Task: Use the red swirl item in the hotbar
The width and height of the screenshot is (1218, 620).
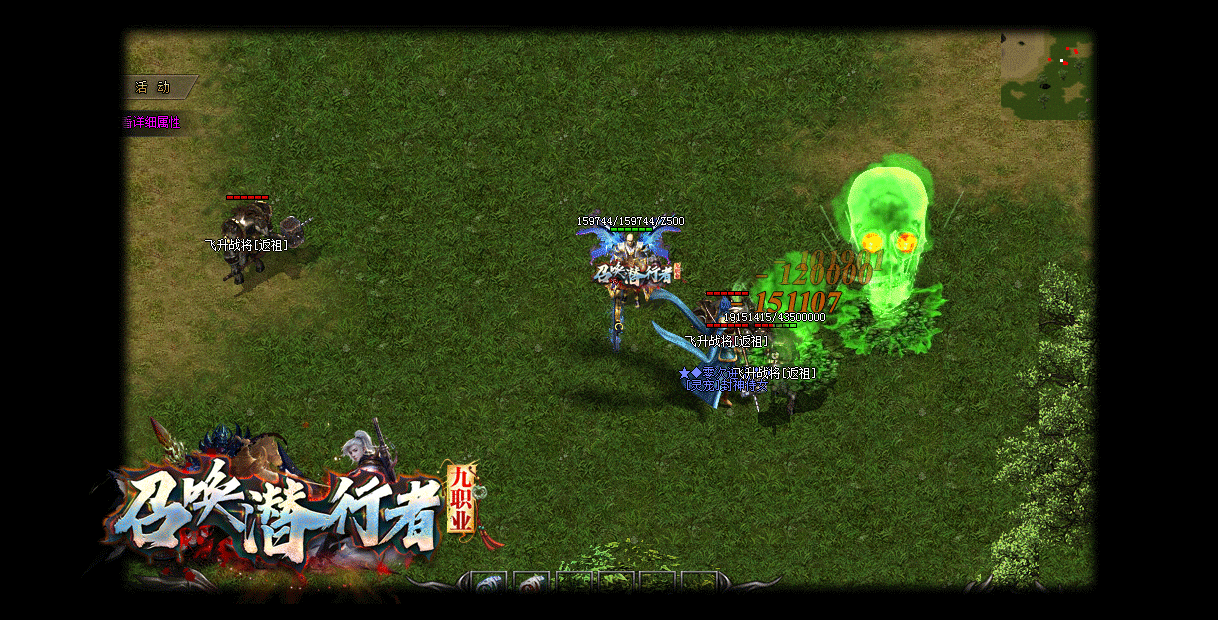Action: coord(532,584)
